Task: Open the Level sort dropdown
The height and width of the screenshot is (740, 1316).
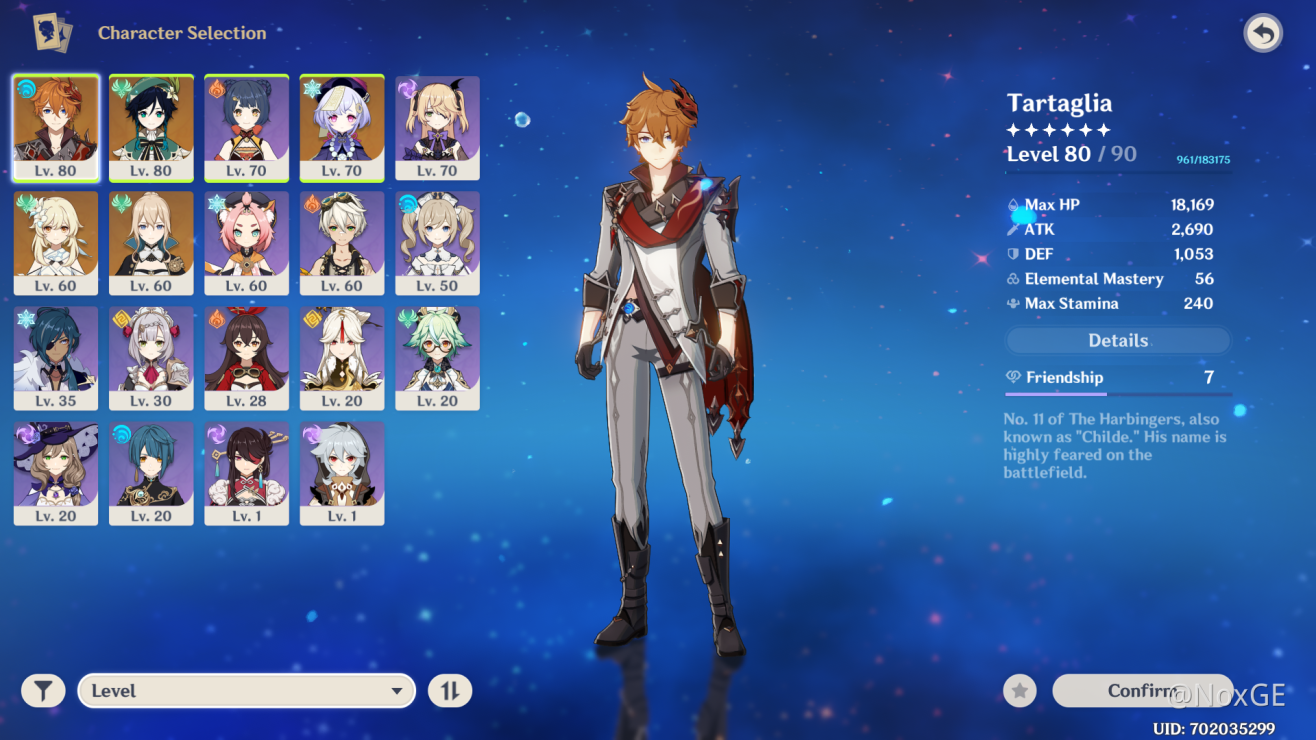Action: (247, 691)
